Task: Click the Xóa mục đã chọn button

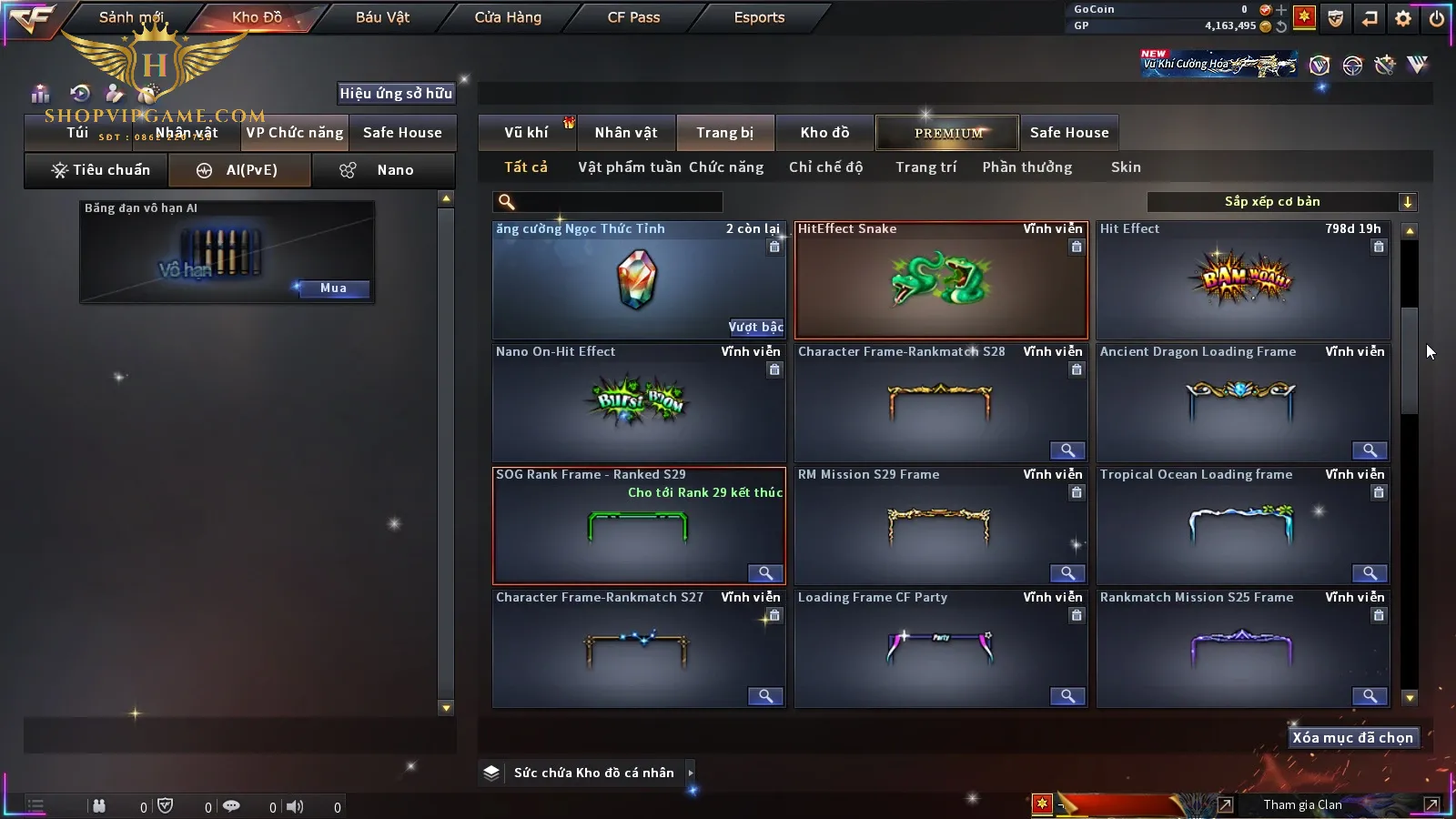Action: [x=1352, y=738]
